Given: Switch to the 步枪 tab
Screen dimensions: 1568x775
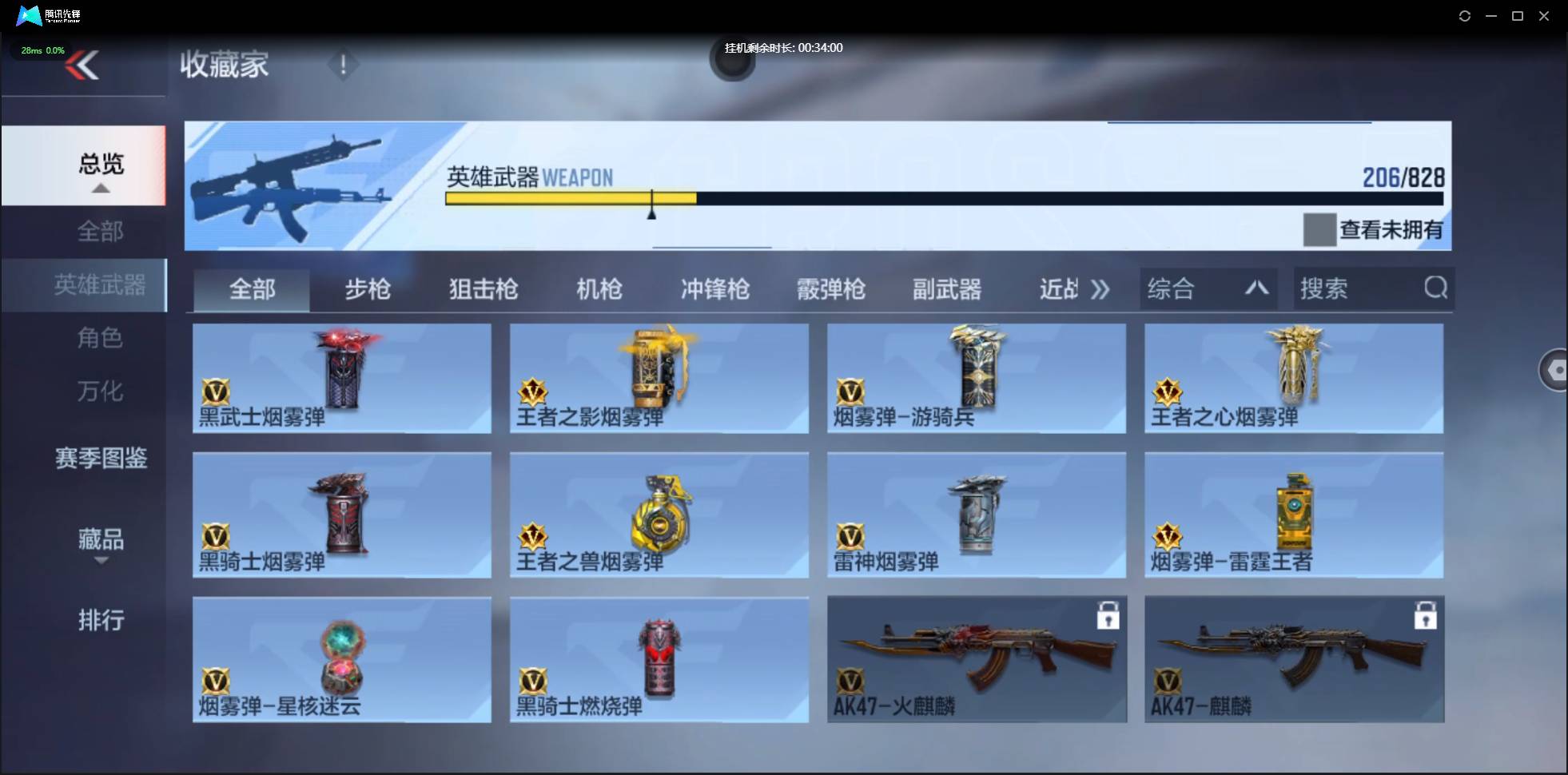Looking at the screenshot, I should tap(368, 289).
